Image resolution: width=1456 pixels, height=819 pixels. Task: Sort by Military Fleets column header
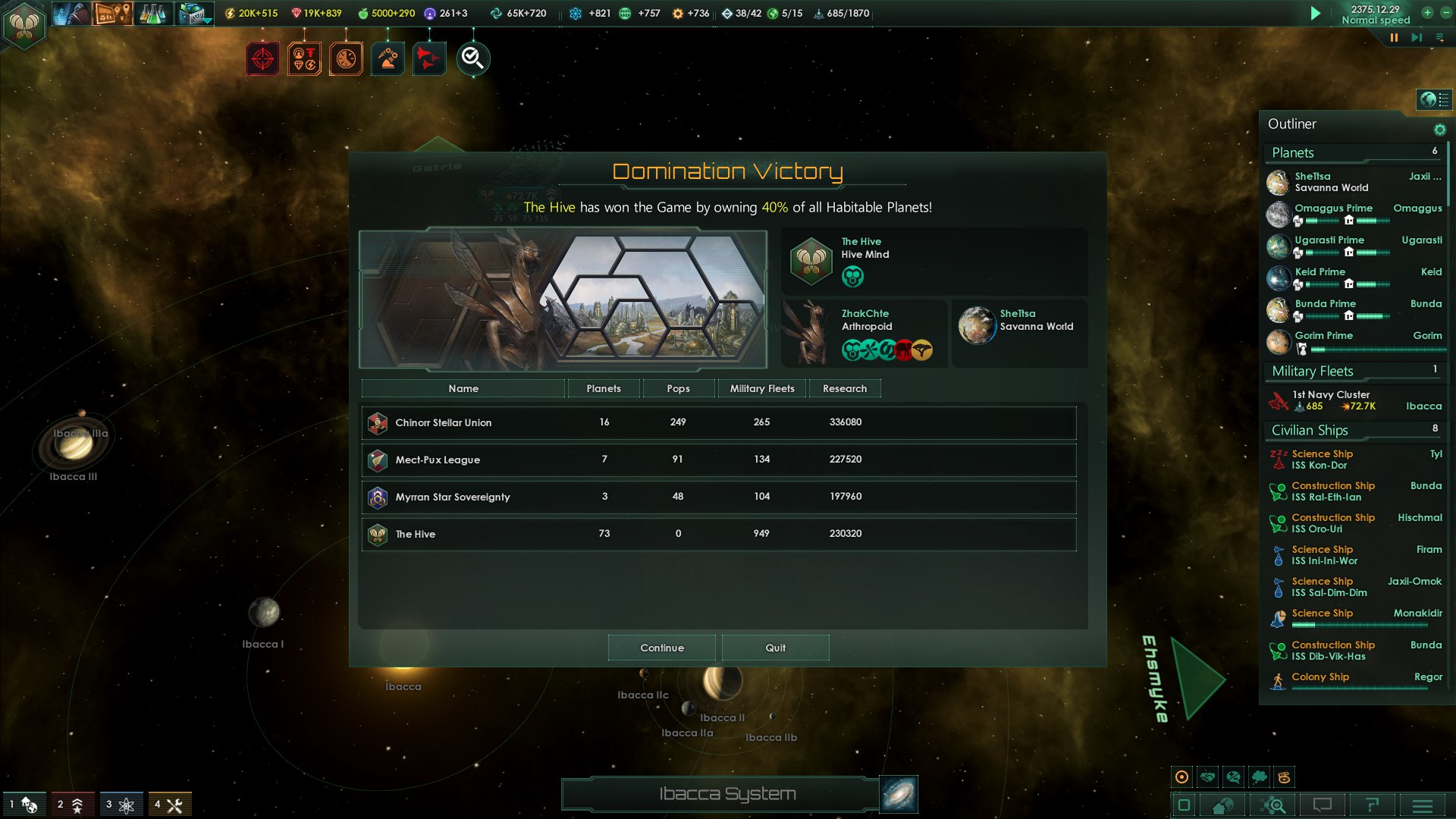click(x=761, y=388)
